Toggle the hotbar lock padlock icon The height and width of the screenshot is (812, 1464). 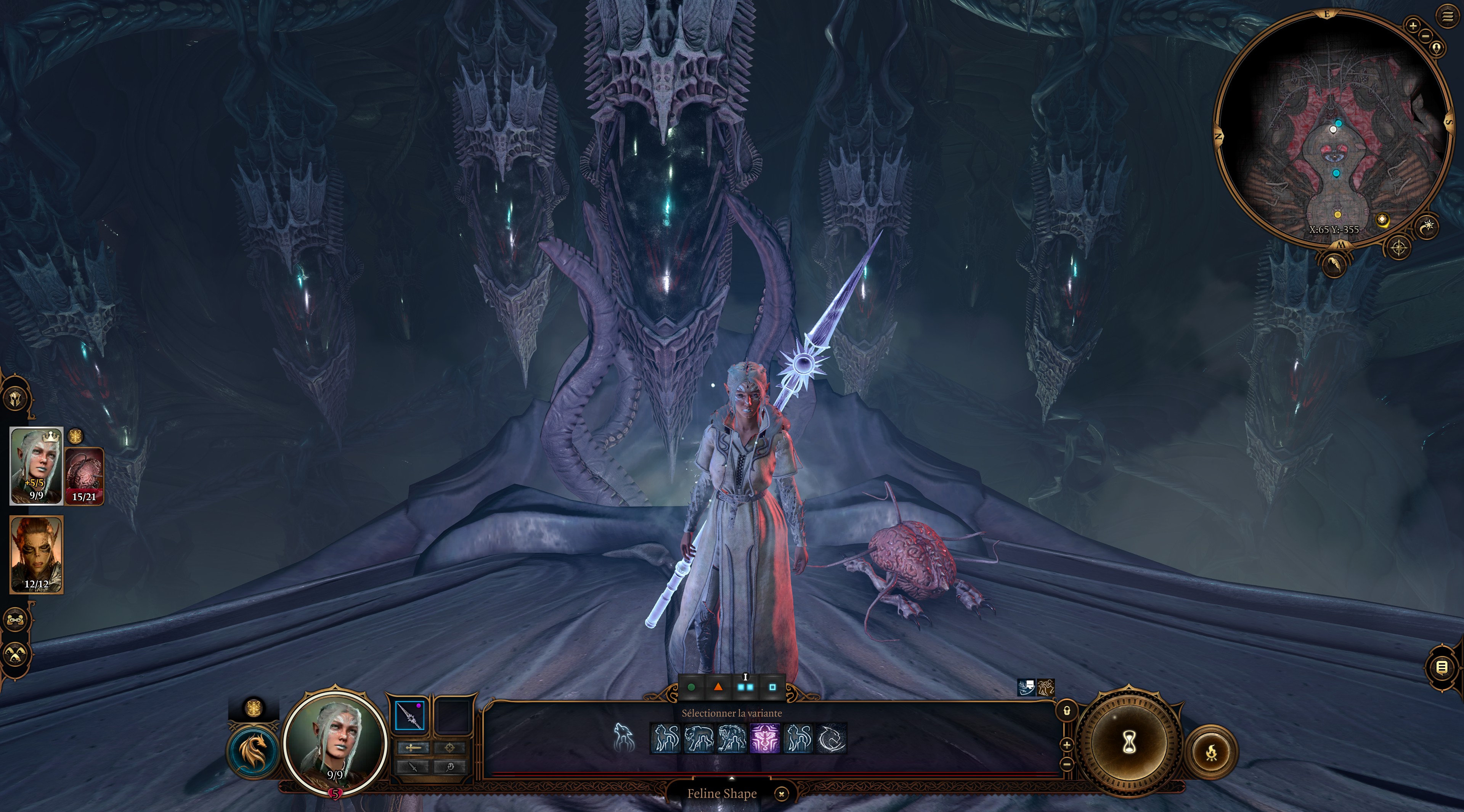click(1066, 711)
